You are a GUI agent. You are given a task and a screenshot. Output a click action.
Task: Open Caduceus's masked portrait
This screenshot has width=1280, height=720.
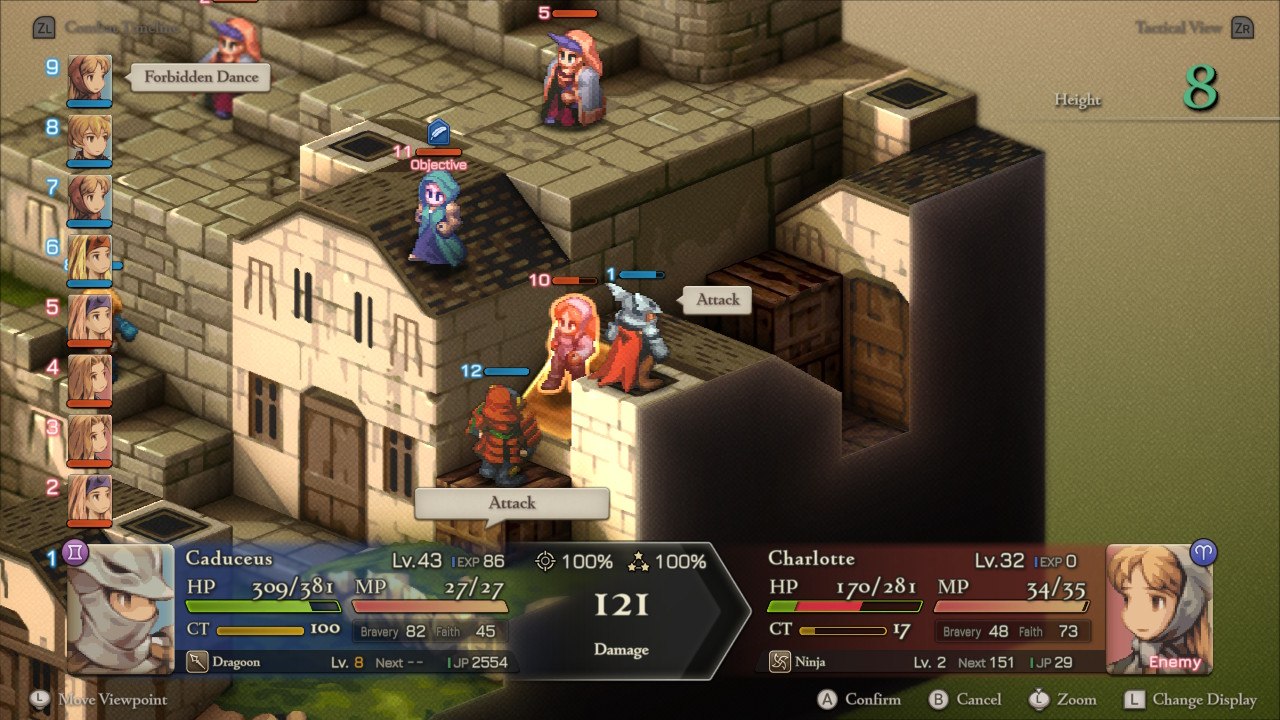point(121,608)
